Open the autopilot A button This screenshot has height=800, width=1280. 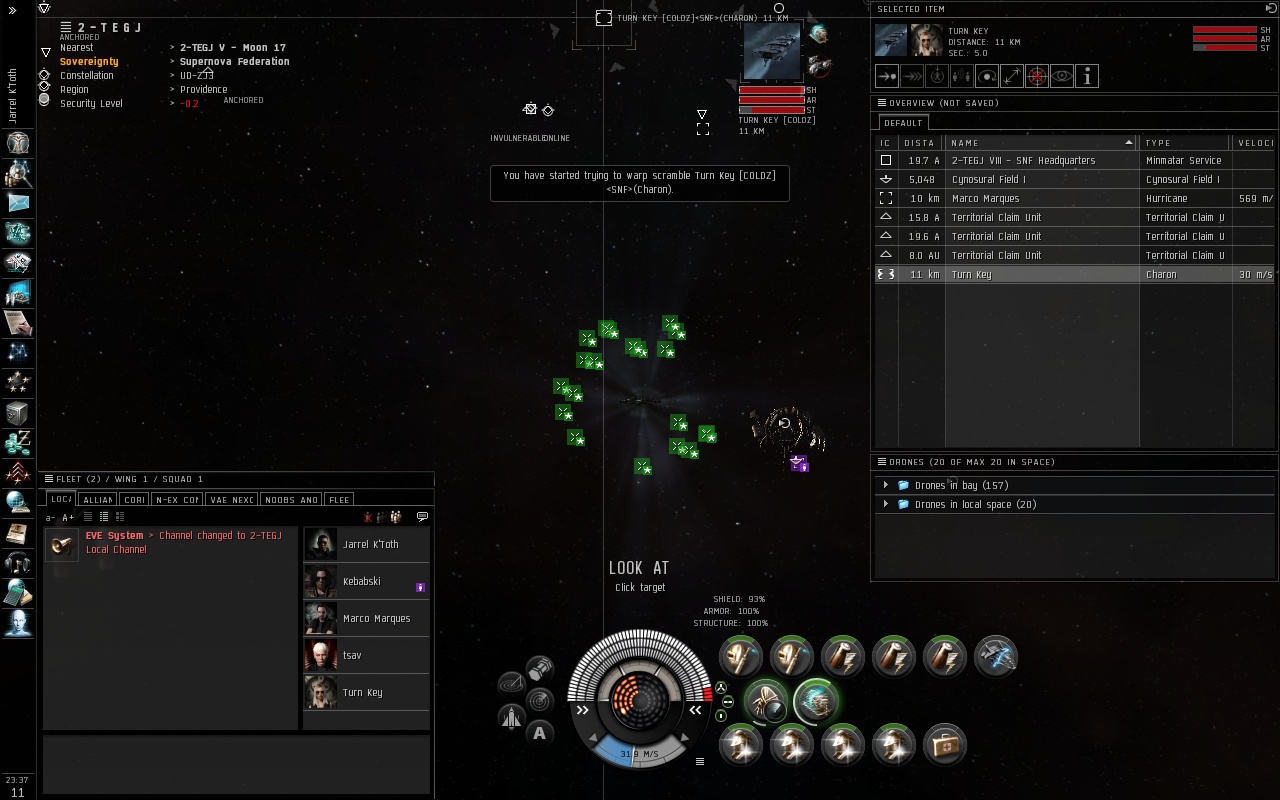[x=539, y=733]
